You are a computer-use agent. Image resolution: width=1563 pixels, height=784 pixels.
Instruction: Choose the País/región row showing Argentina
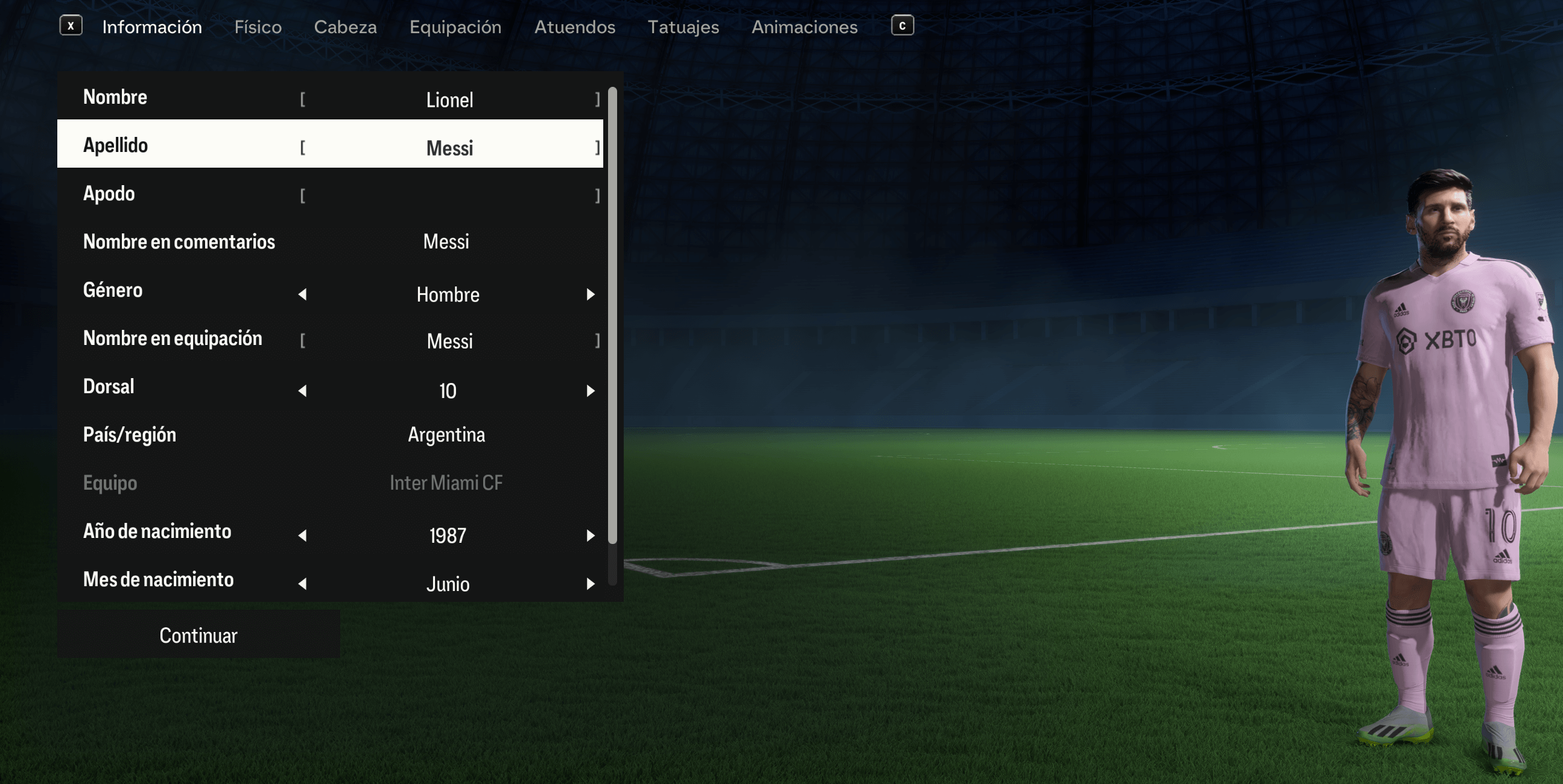[330, 434]
